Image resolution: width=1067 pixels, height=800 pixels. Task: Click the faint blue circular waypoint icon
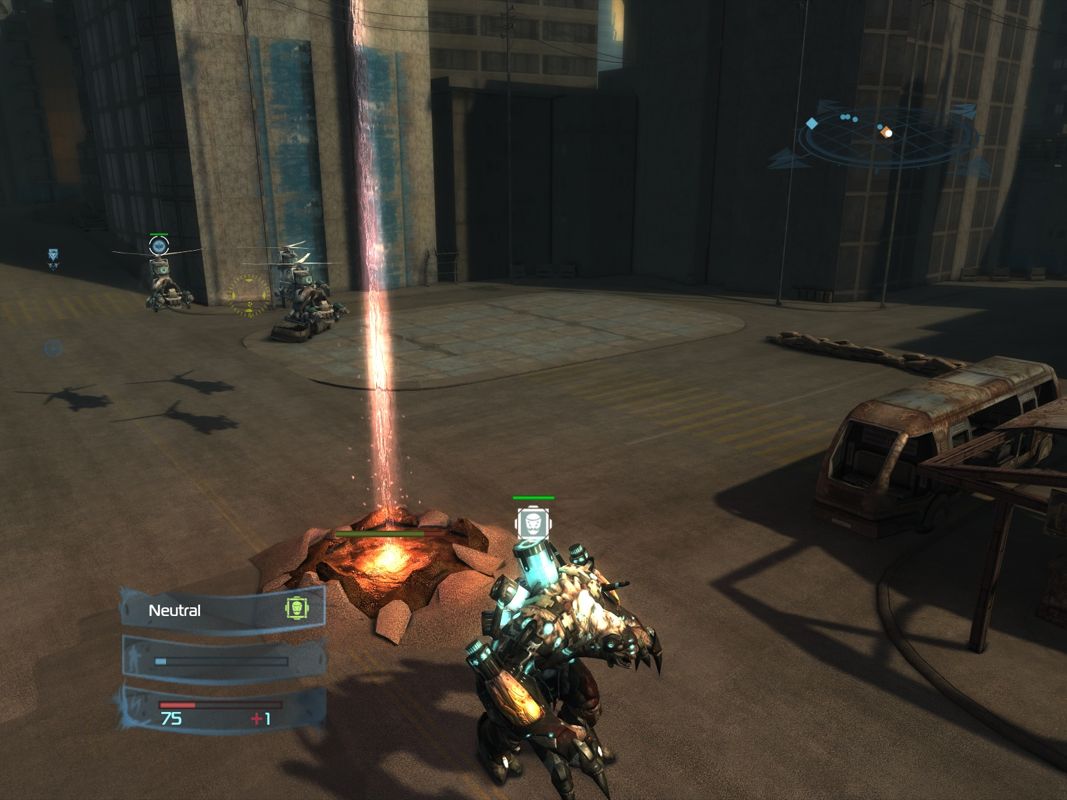(x=52, y=348)
